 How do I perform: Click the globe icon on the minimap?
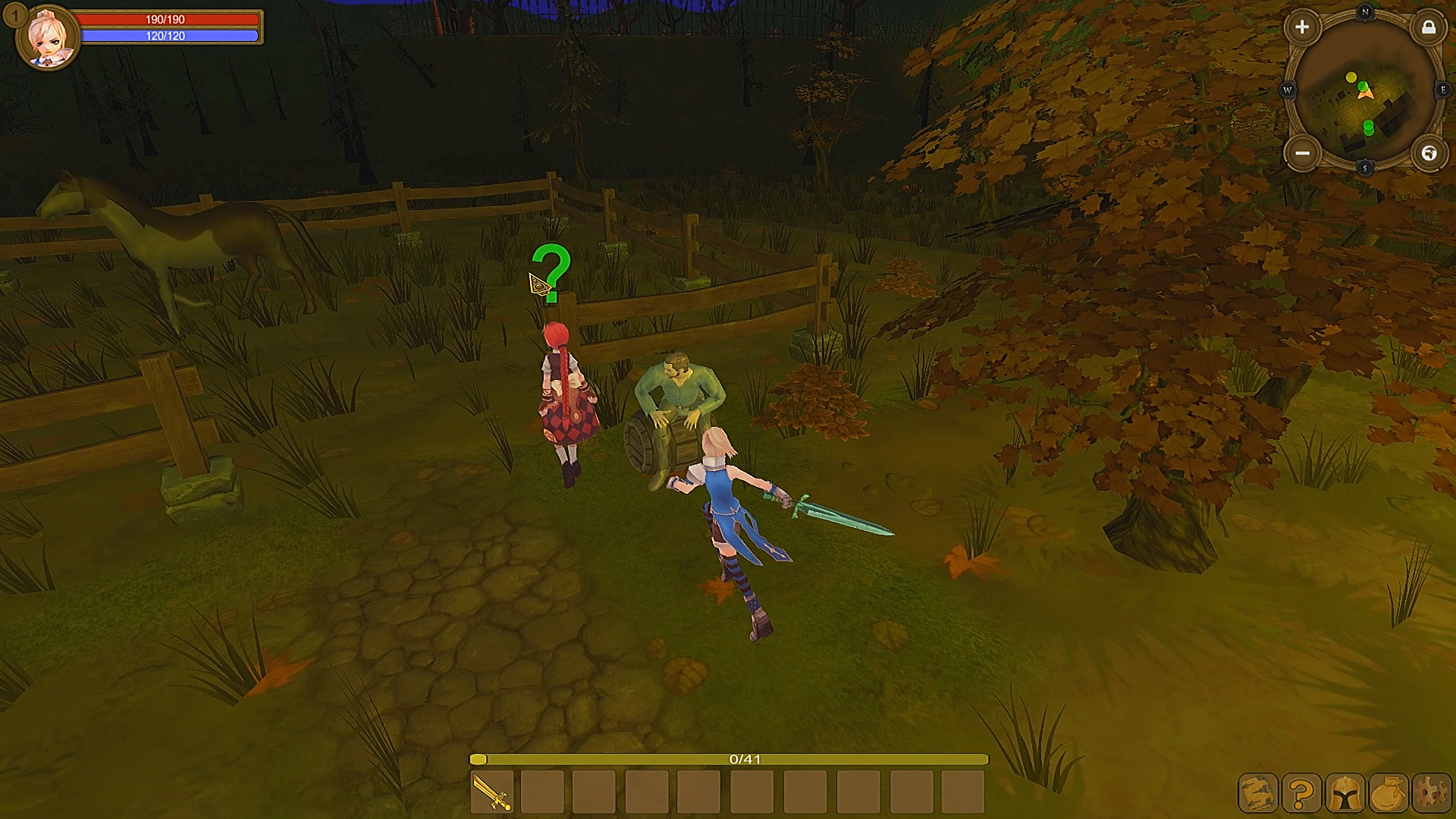(1429, 153)
